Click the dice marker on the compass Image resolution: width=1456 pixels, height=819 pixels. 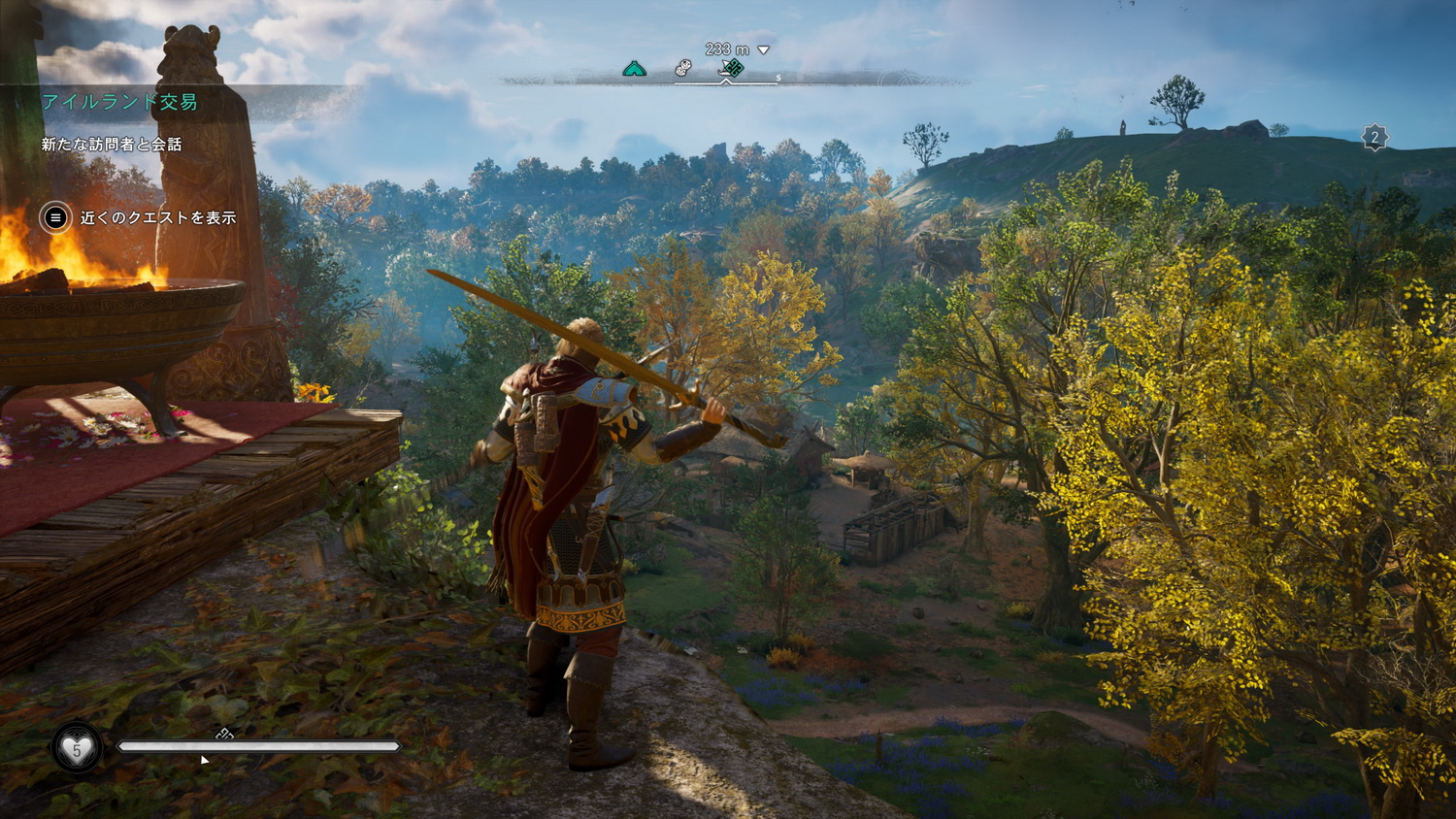[x=683, y=68]
